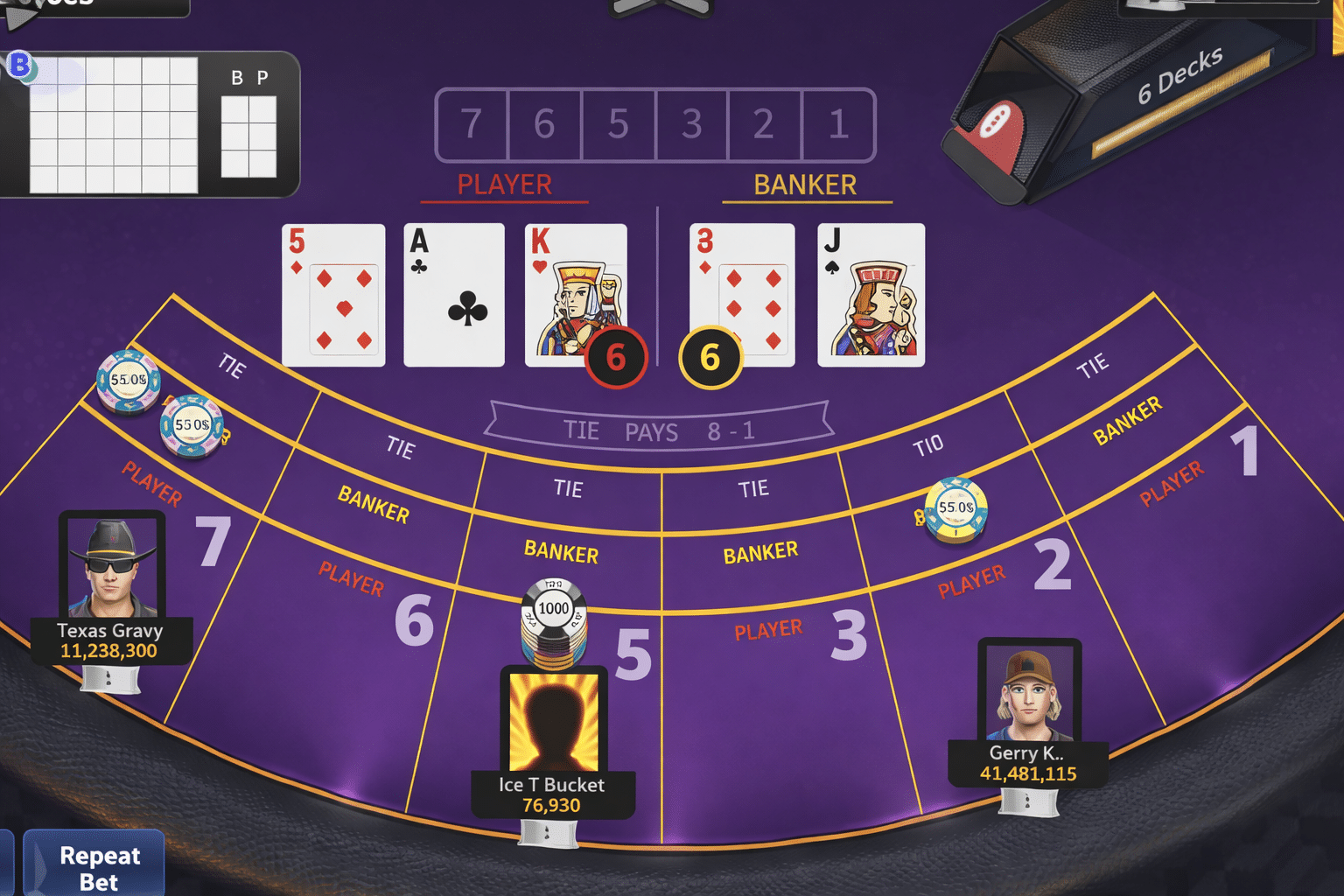Click Ice T Bucket's glowing avatar

(552, 719)
